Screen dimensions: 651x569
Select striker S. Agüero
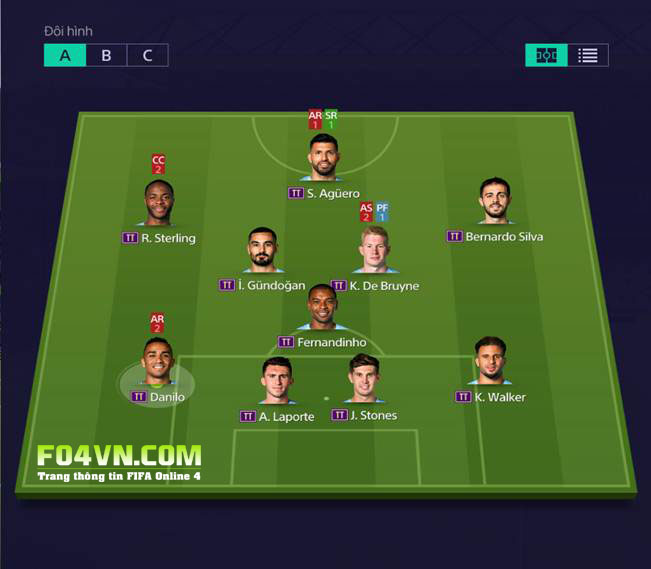tap(323, 159)
